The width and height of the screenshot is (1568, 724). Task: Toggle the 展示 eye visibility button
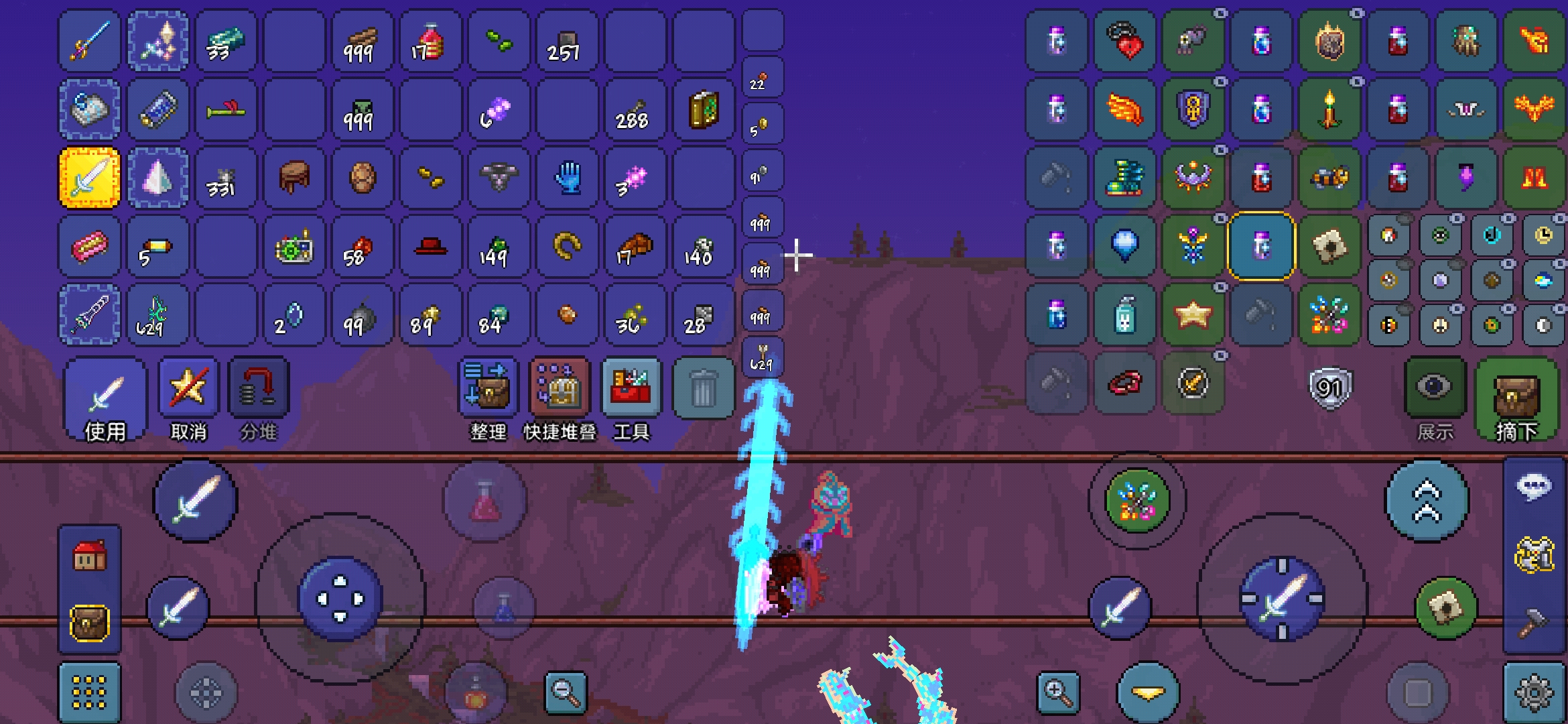tap(1434, 389)
